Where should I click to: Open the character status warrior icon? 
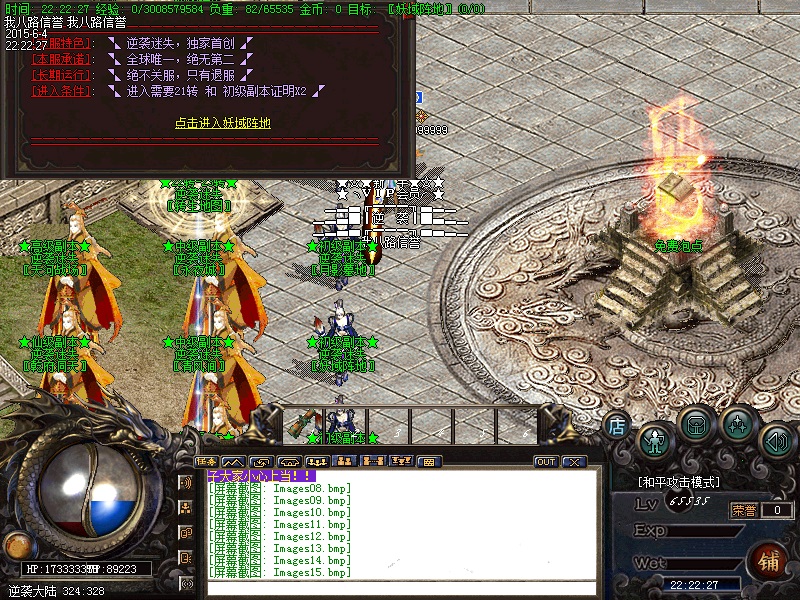pos(655,439)
